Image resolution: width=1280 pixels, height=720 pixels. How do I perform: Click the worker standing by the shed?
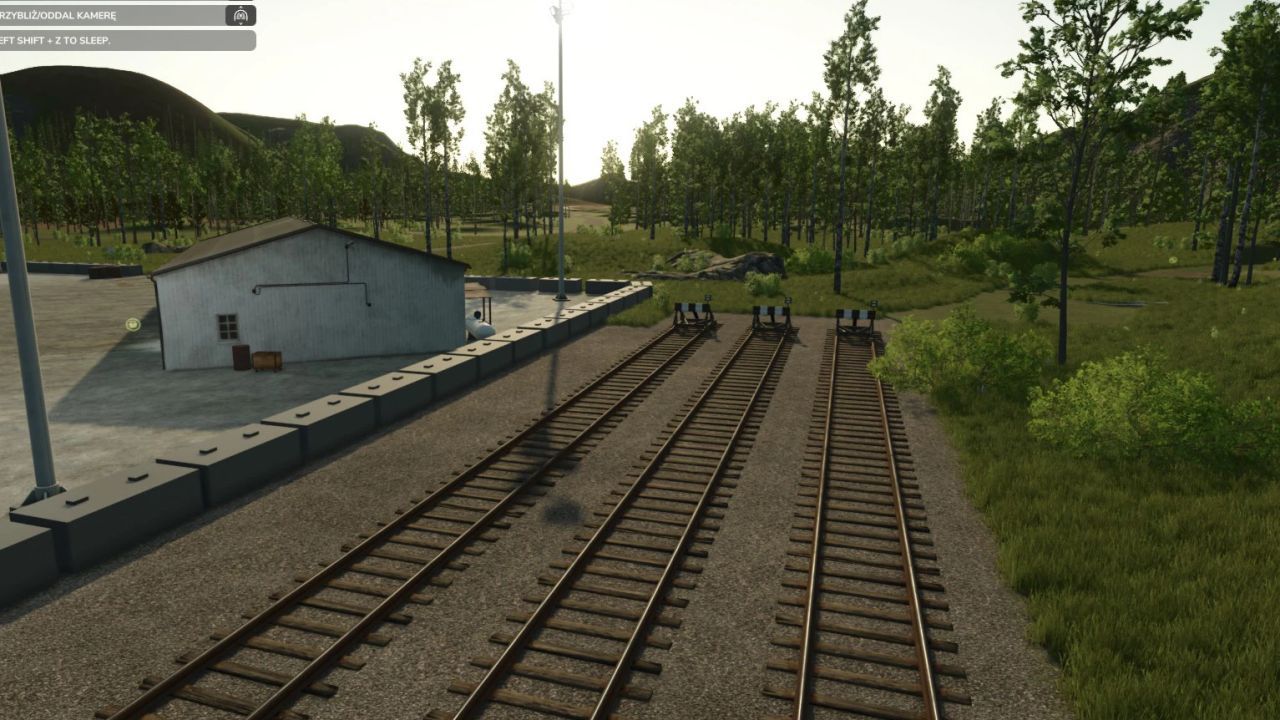tap(476, 320)
